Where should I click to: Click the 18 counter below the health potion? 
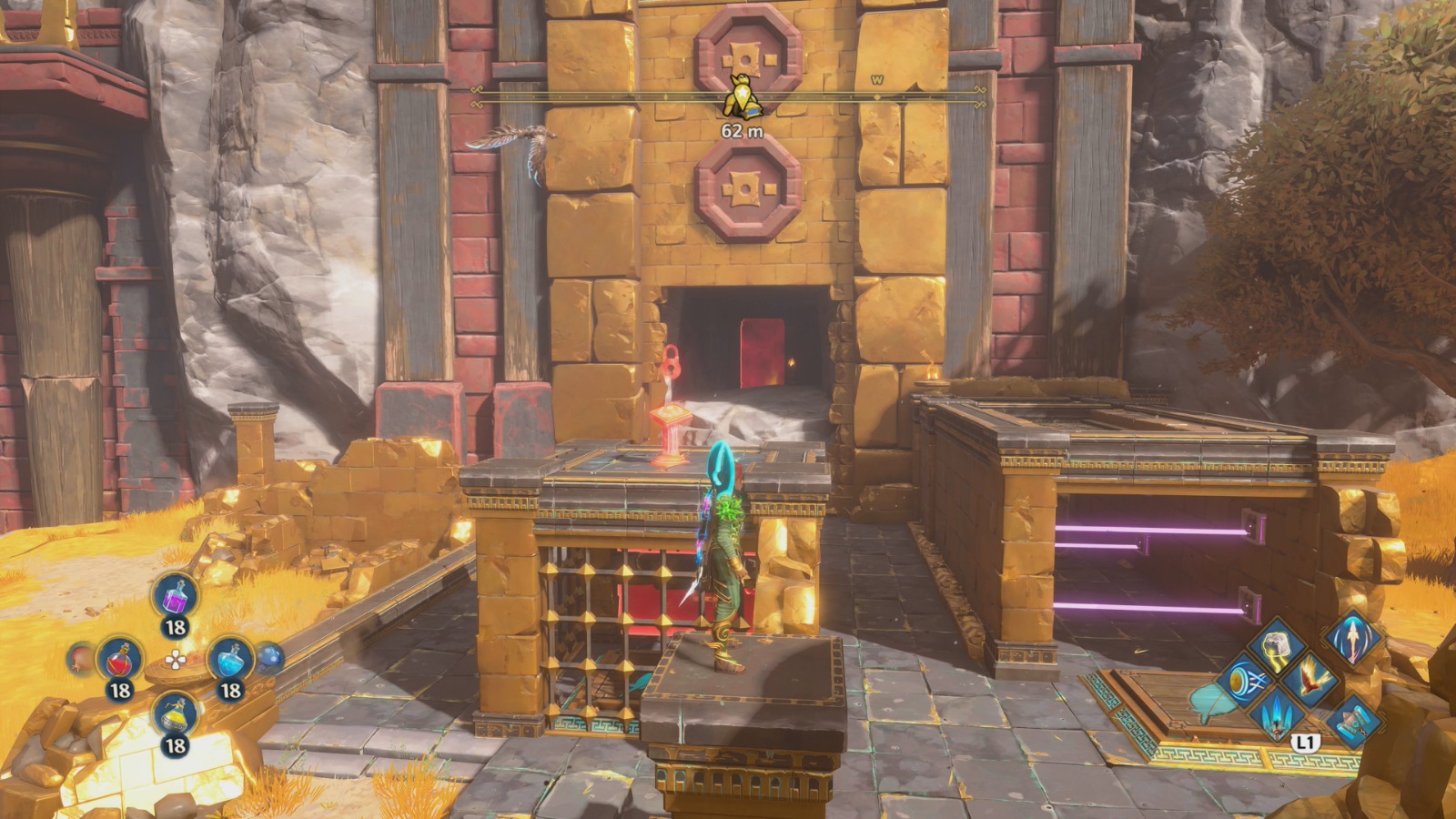click(x=122, y=689)
